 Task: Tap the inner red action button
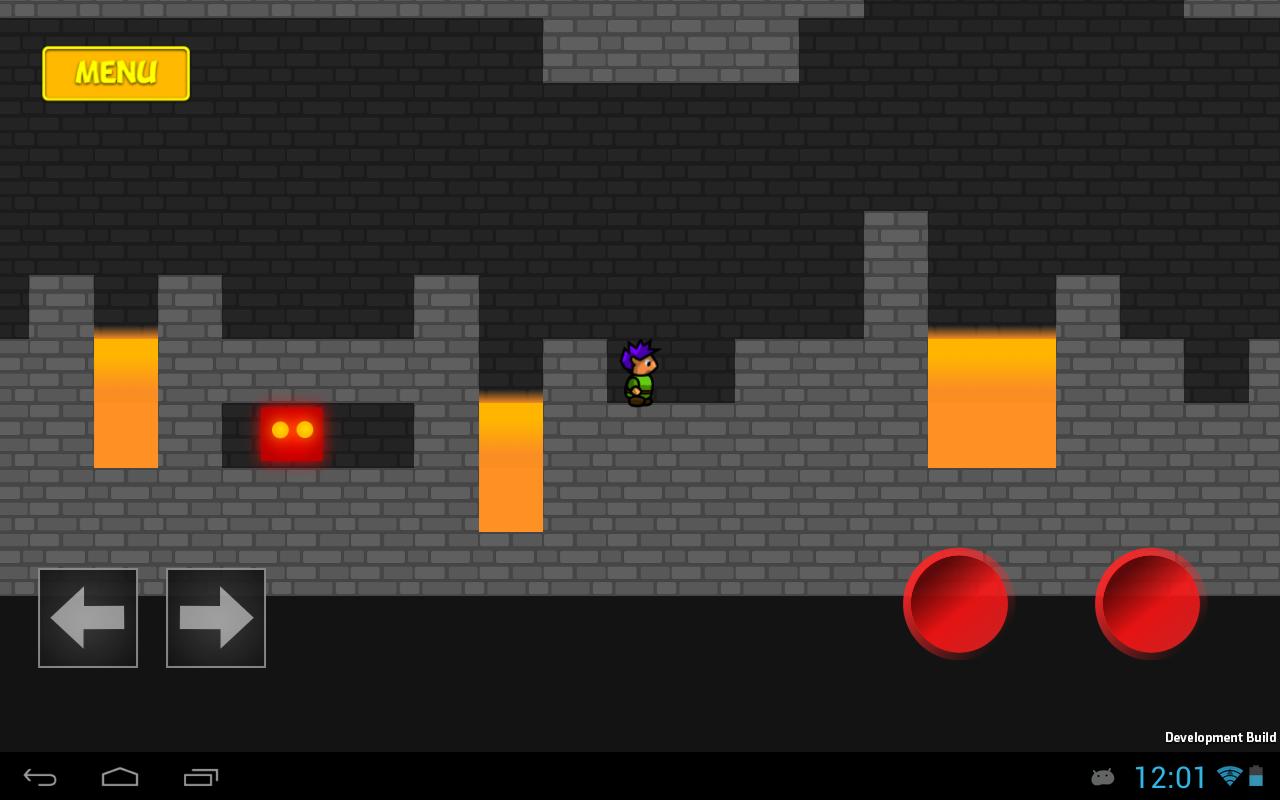point(957,603)
